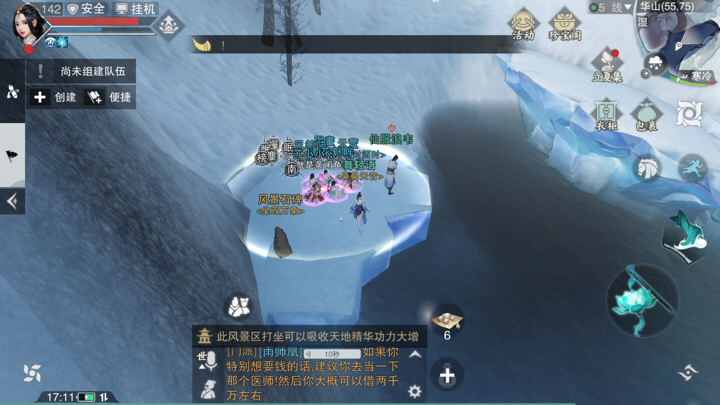Open 便捷 quick team matching
The height and width of the screenshot is (405, 720).
(x=110, y=97)
